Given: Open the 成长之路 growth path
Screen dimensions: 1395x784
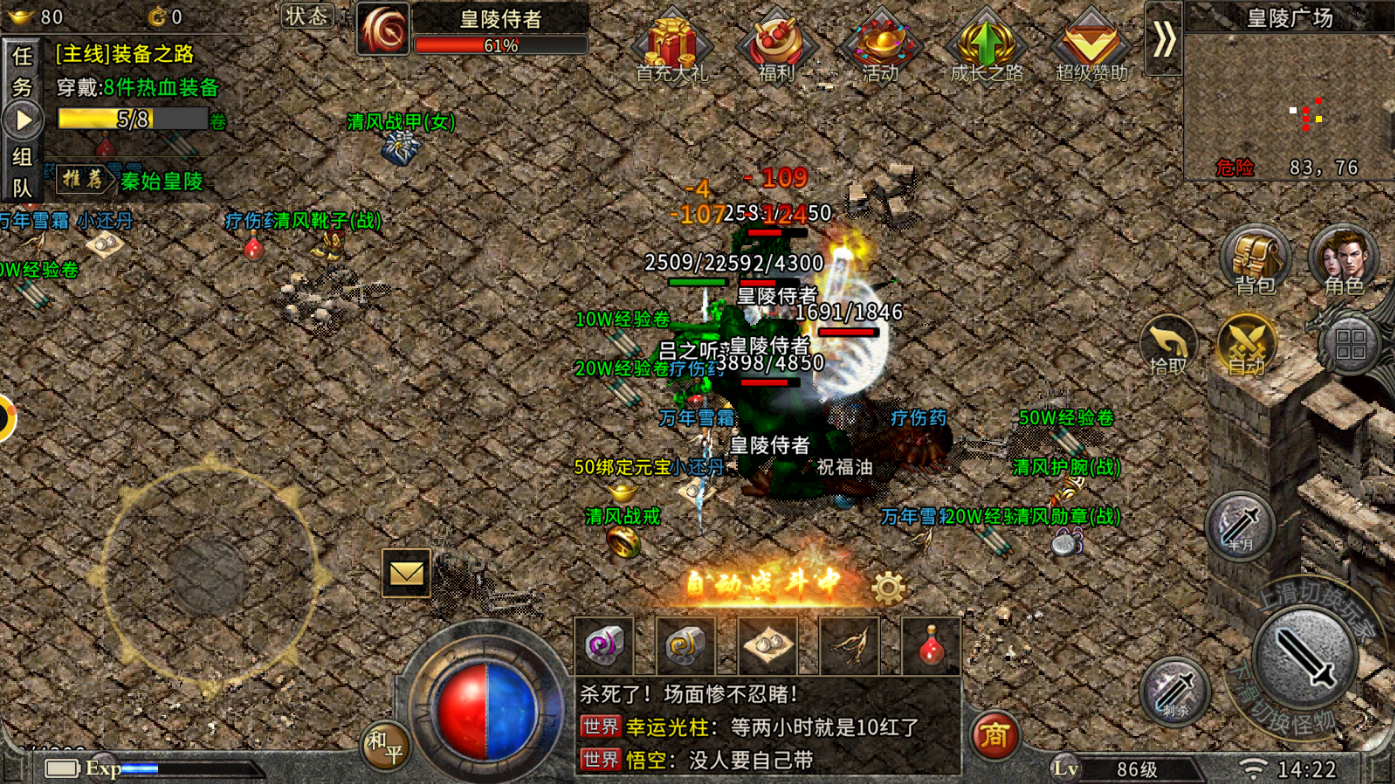Looking at the screenshot, I should (x=986, y=46).
